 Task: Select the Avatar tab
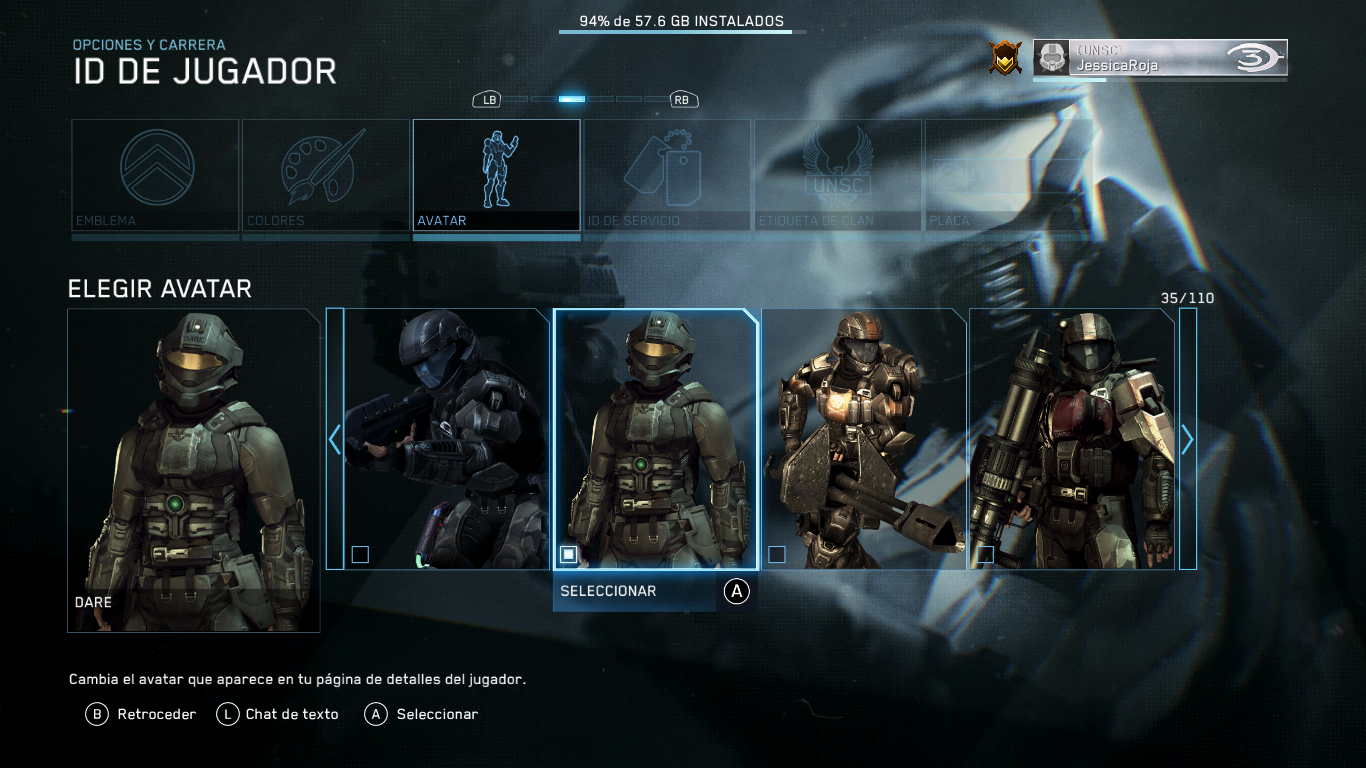(x=496, y=175)
